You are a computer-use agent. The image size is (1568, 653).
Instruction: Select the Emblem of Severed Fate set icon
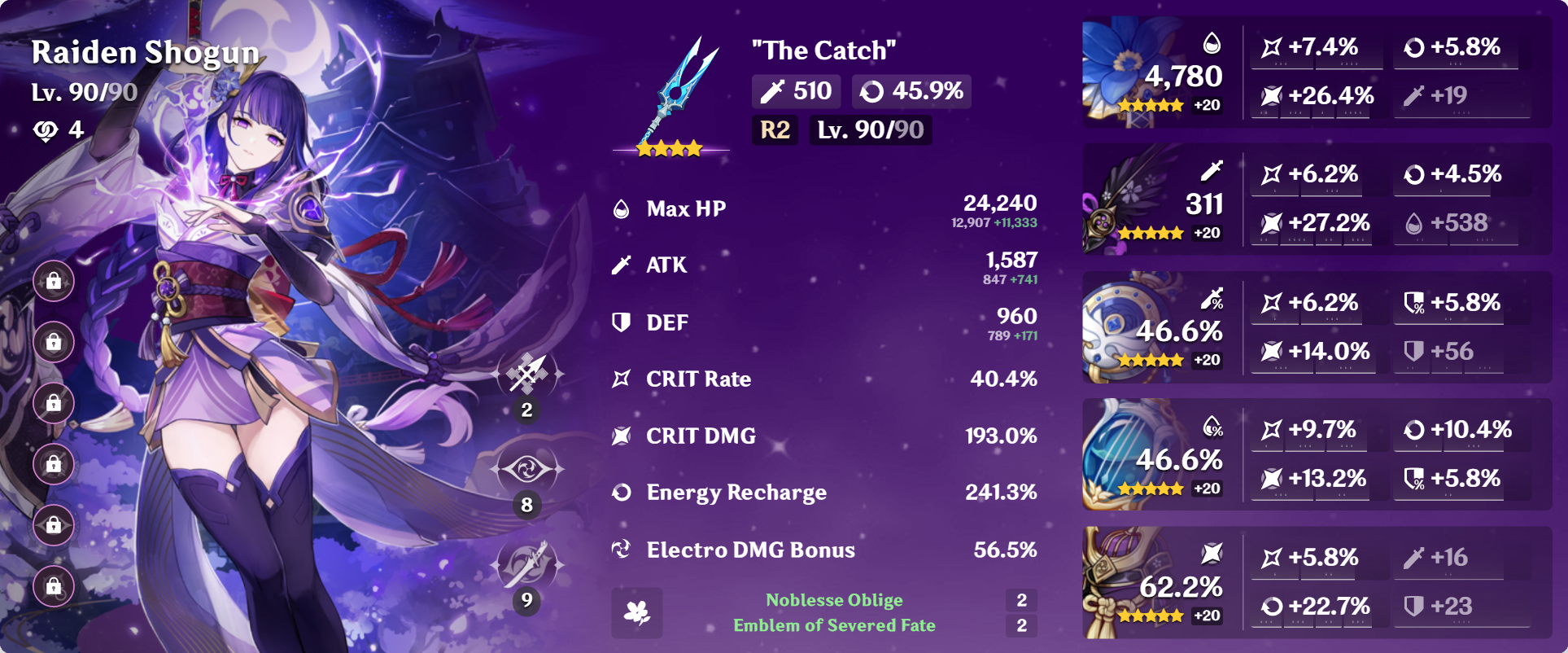pyautogui.click(x=639, y=612)
